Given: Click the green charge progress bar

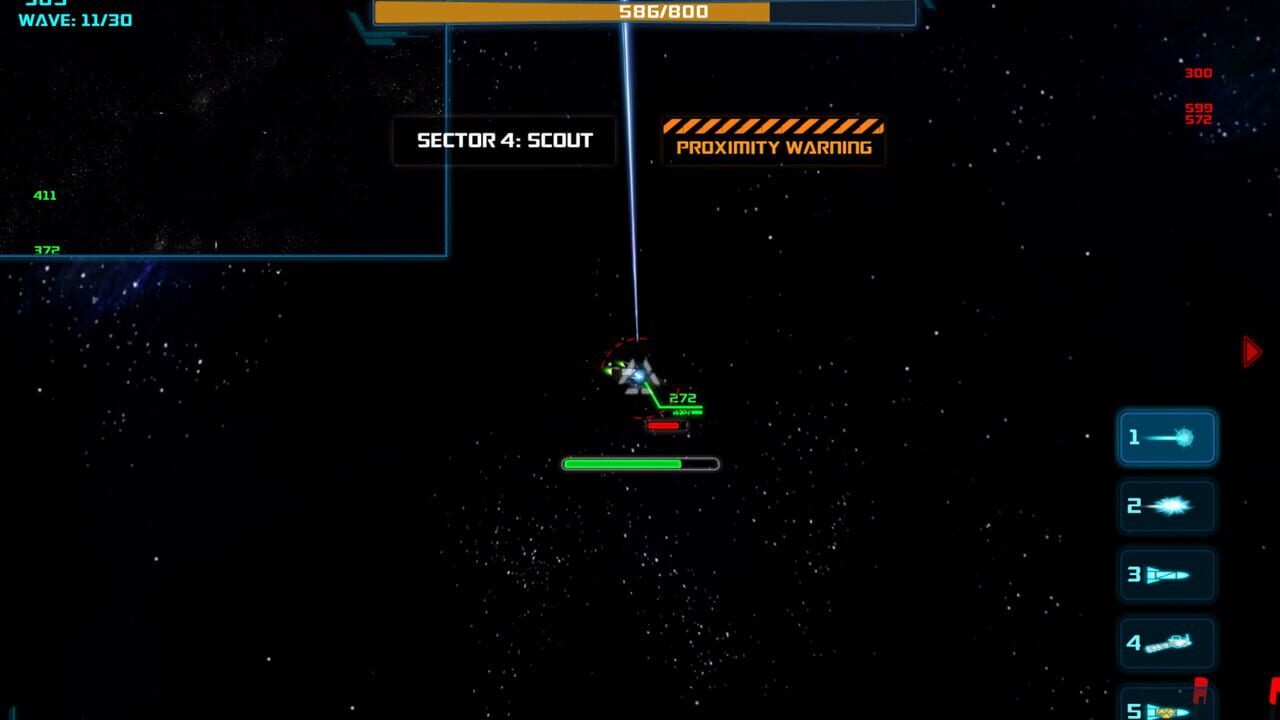Looking at the screenshot, I should [639, 462].
